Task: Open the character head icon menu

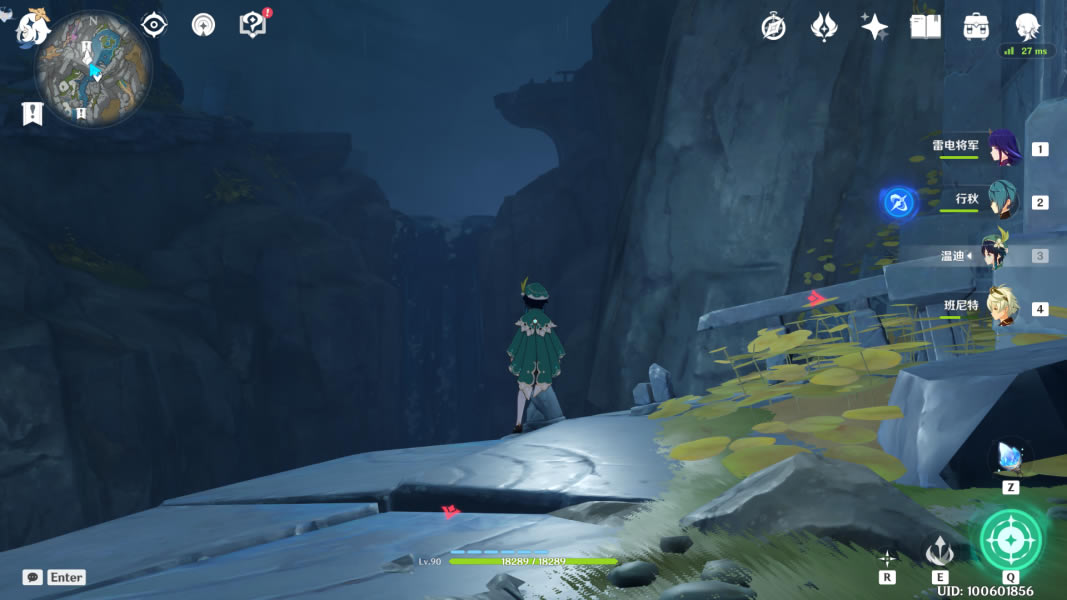Action: click(1027, 27)
